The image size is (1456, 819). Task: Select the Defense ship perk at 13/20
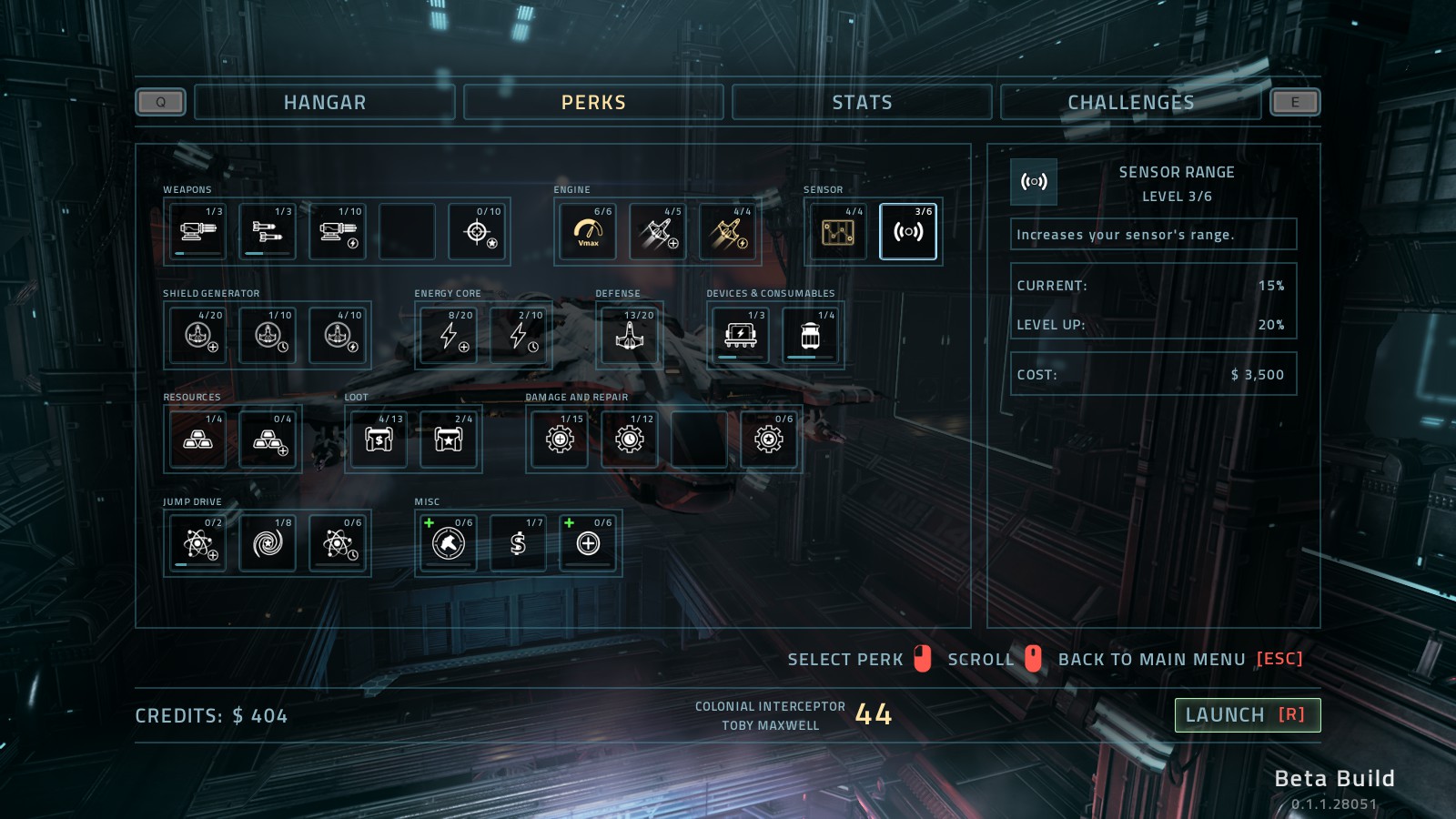click(630, 336)
